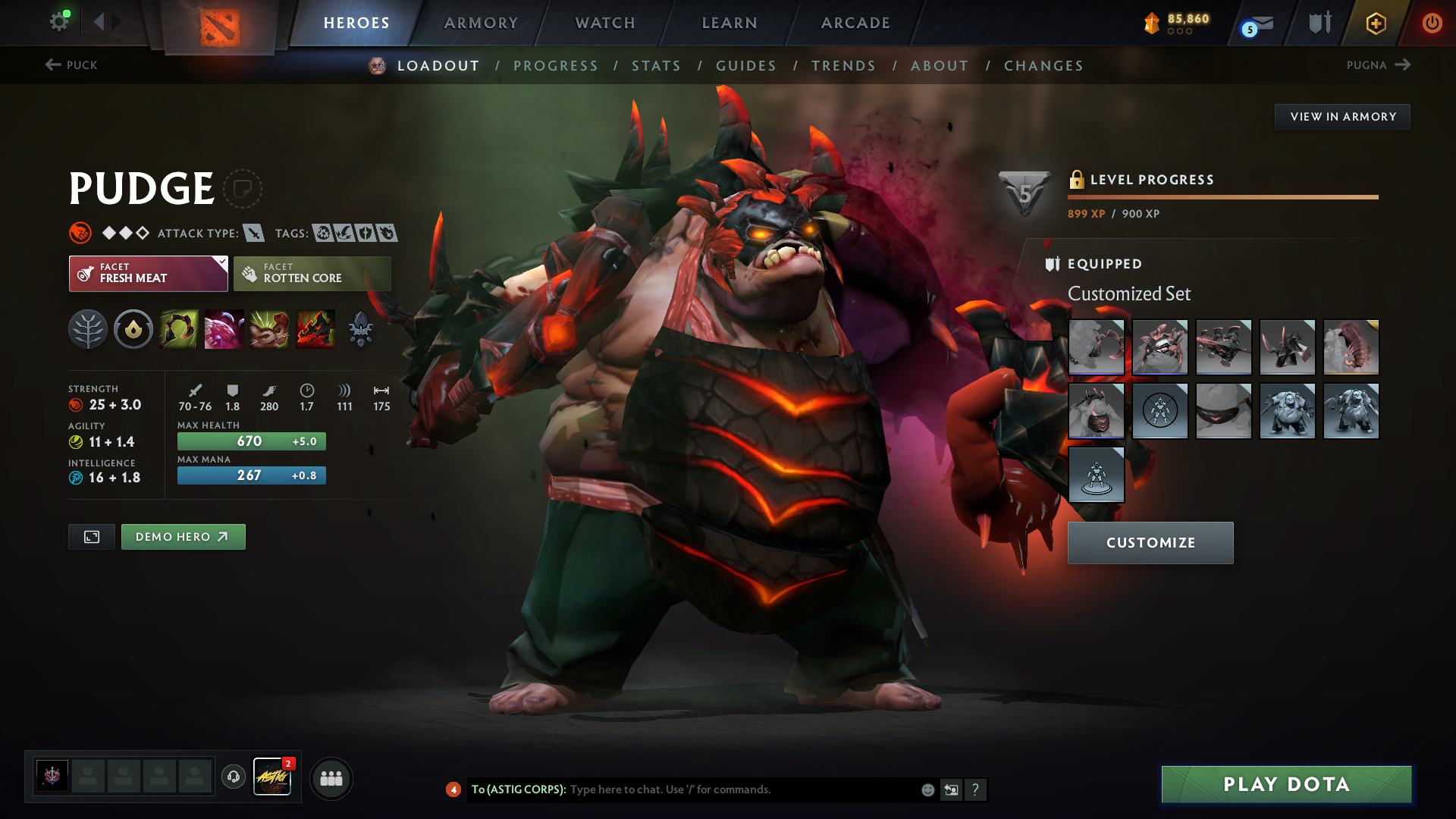Open the party members group icon

331,778
